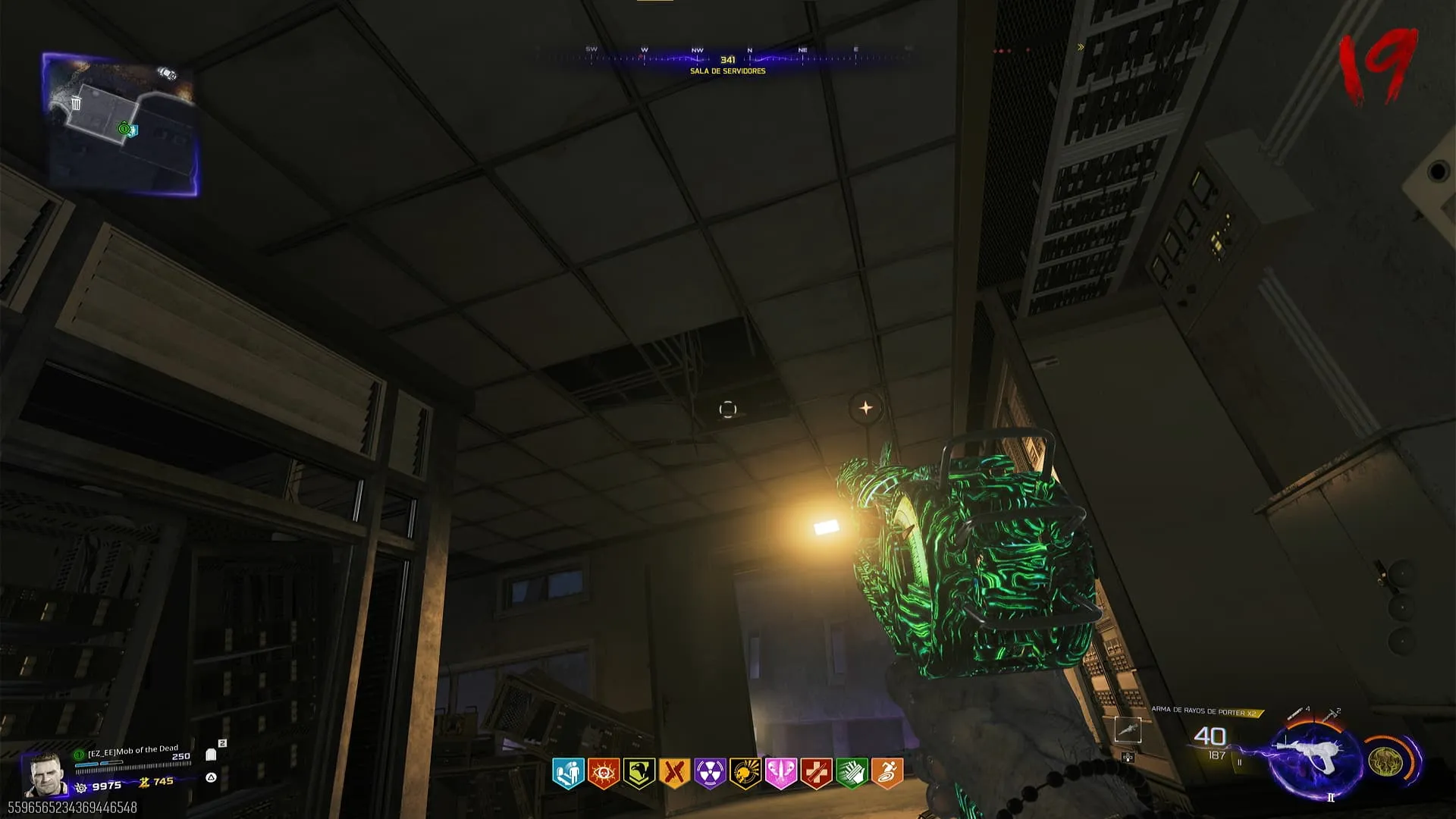The height and width of the screenshot is (819, 1456).
Task: Select the orange running man Stamin-Up perk
Action: click(x=887, y=773)
